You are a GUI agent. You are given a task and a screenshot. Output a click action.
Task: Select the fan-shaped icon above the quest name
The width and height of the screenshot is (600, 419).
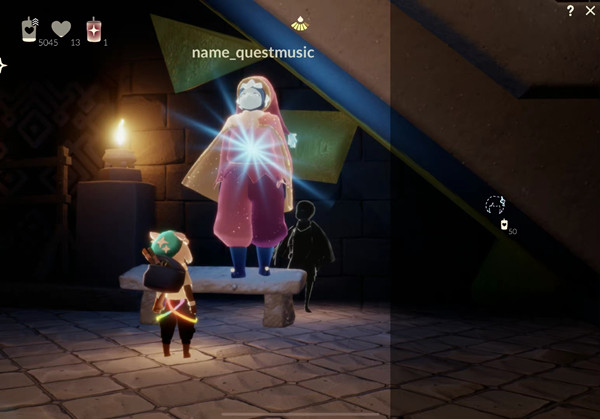coord(299,22)
